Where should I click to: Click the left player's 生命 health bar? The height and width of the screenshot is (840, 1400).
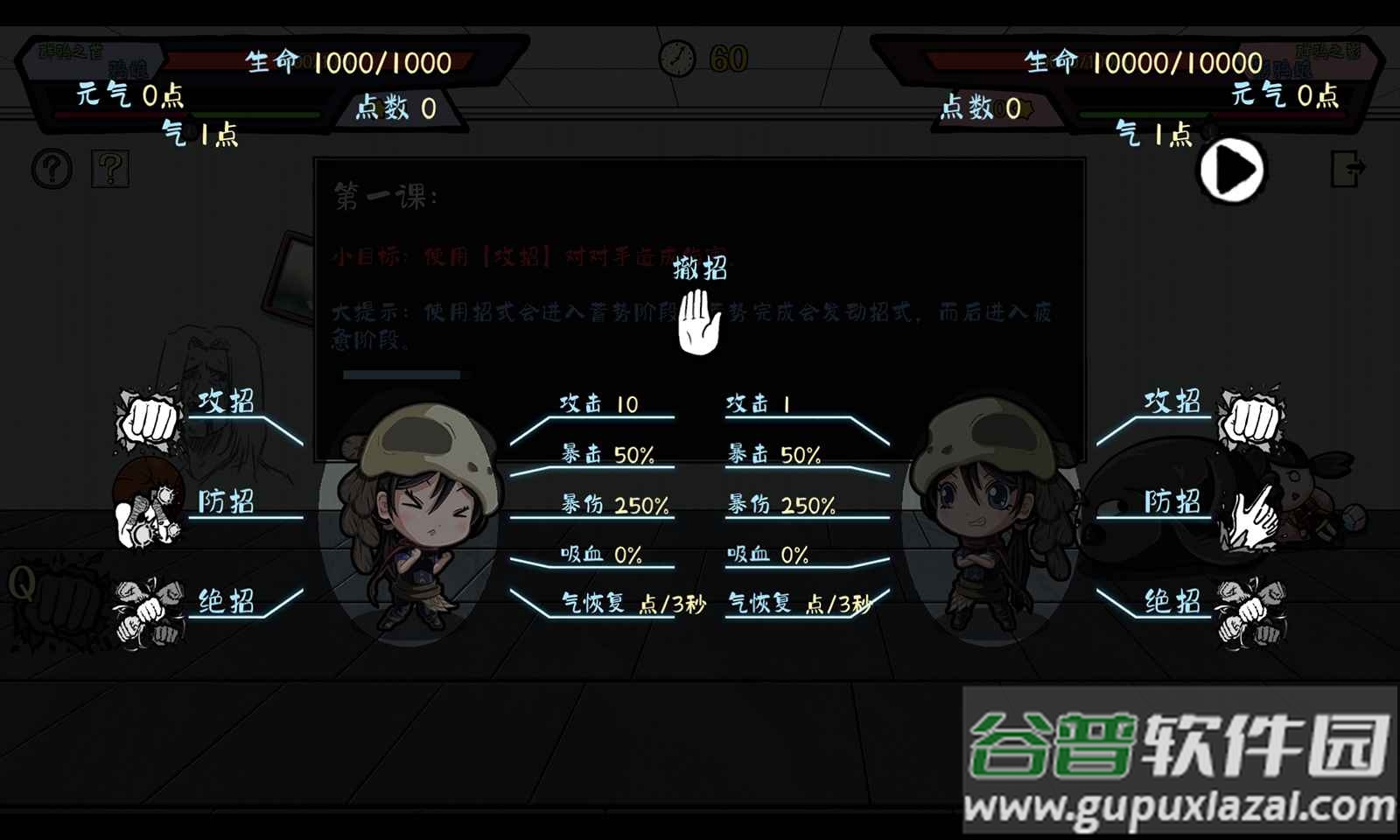332,59
